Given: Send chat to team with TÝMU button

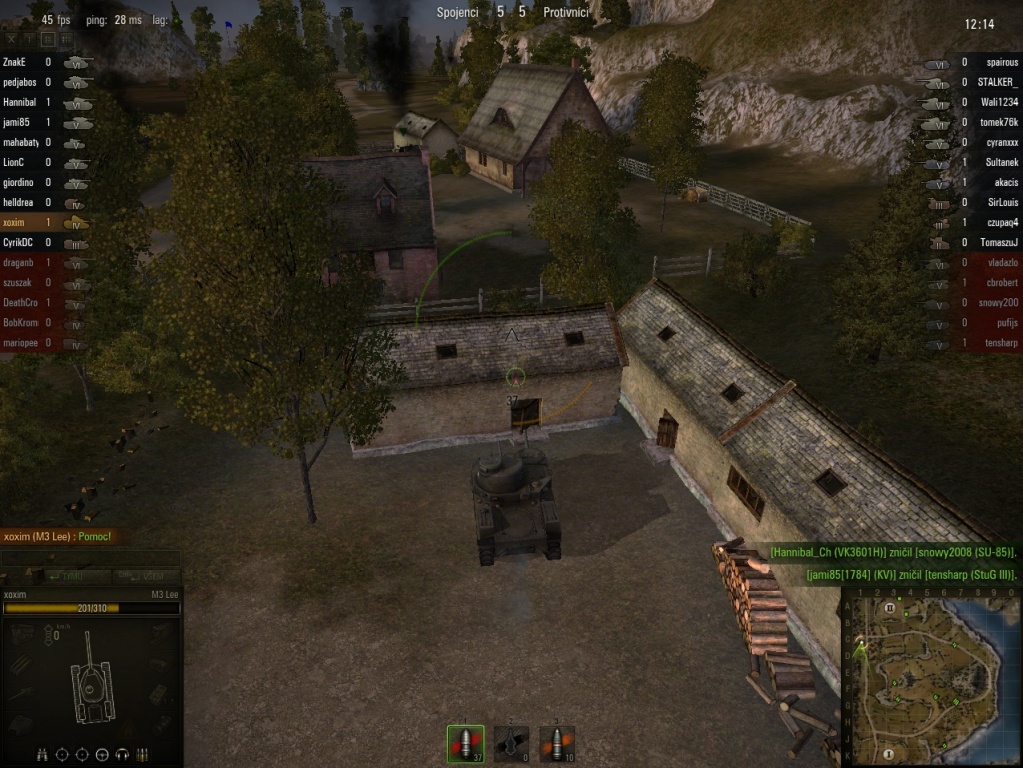Looking at the screenshot, I should pos(69,577).
